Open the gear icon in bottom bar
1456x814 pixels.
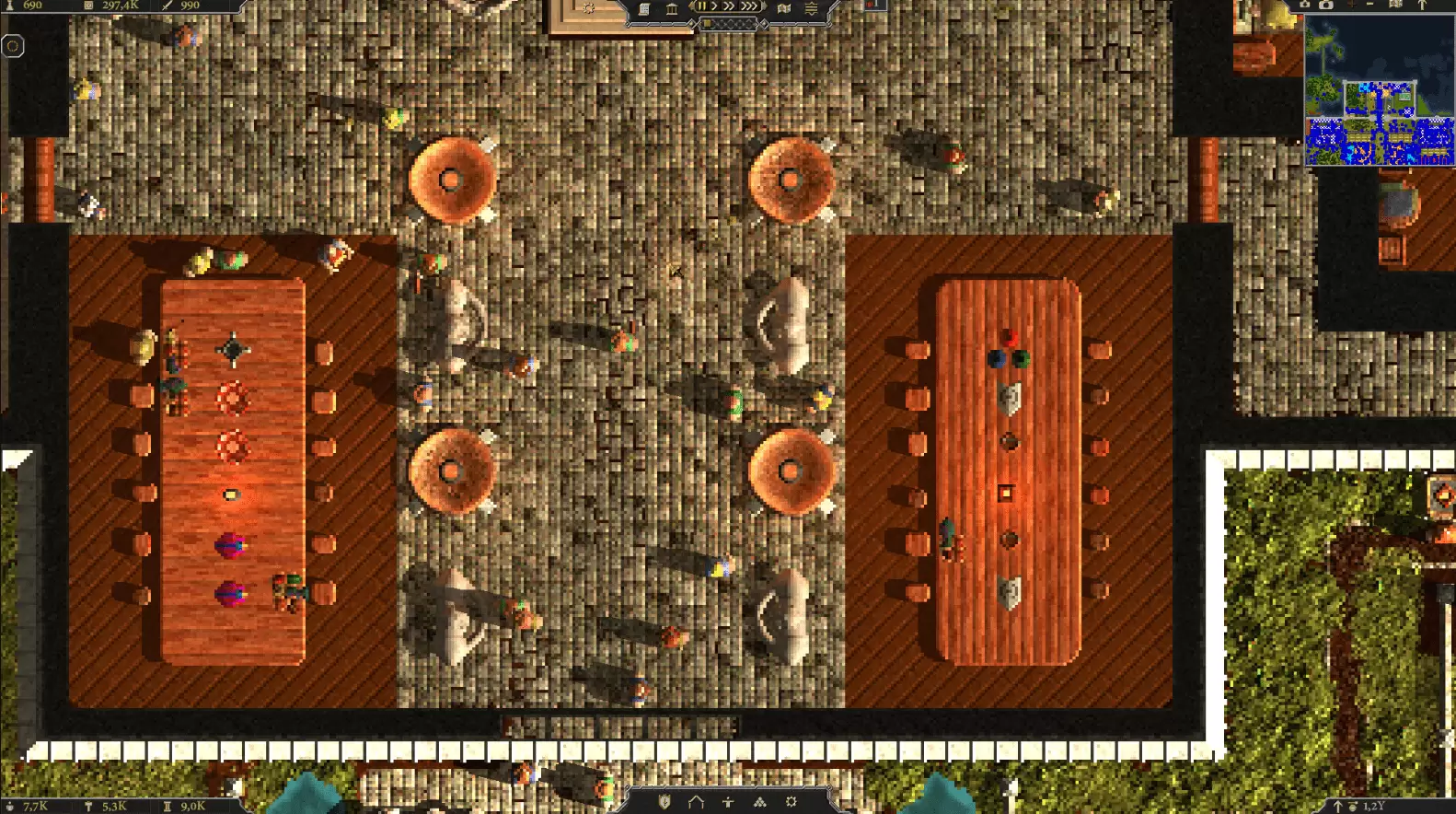(x=791, y=802)
